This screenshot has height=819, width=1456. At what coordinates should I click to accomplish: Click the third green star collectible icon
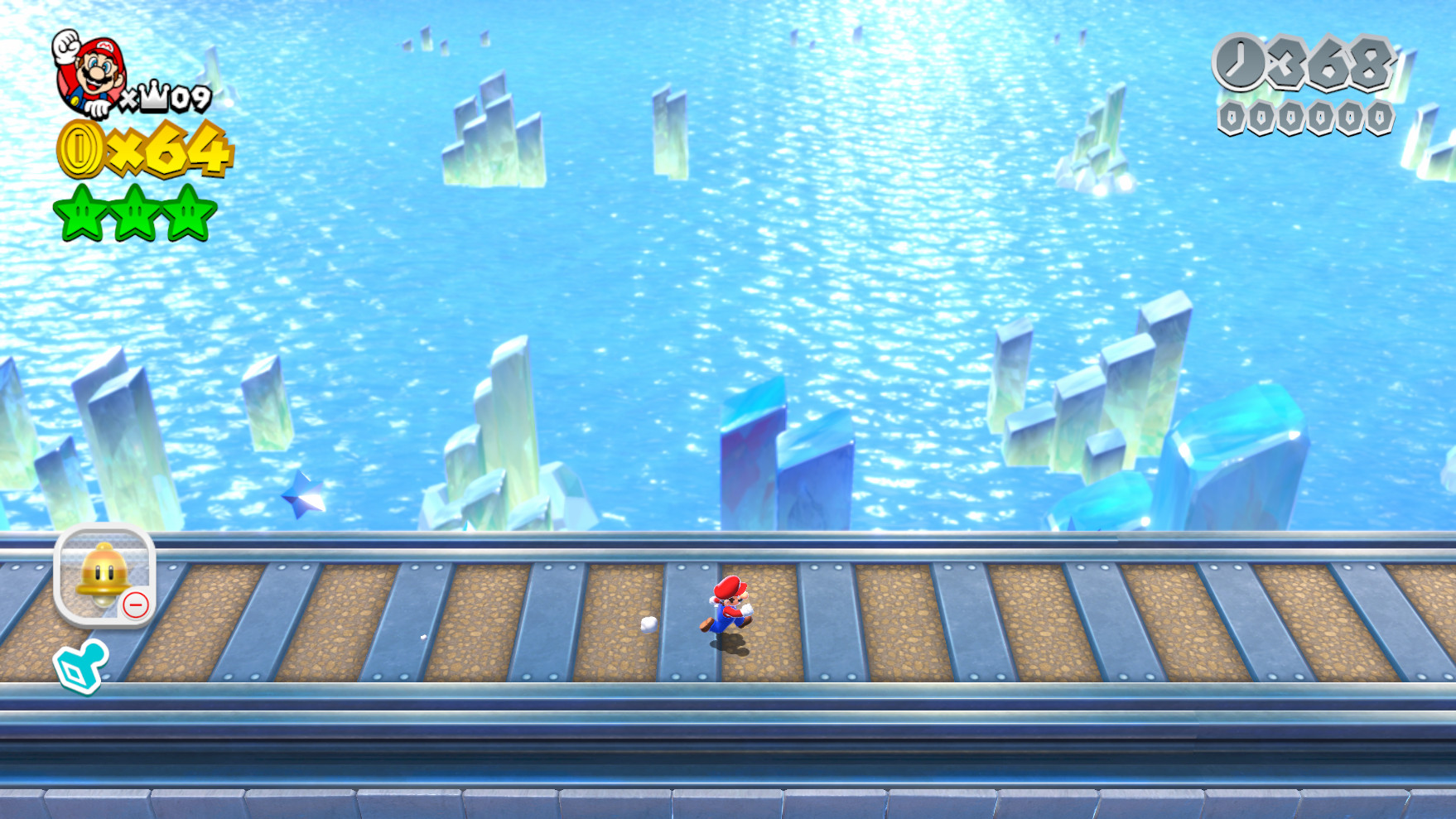coord(187,215)
